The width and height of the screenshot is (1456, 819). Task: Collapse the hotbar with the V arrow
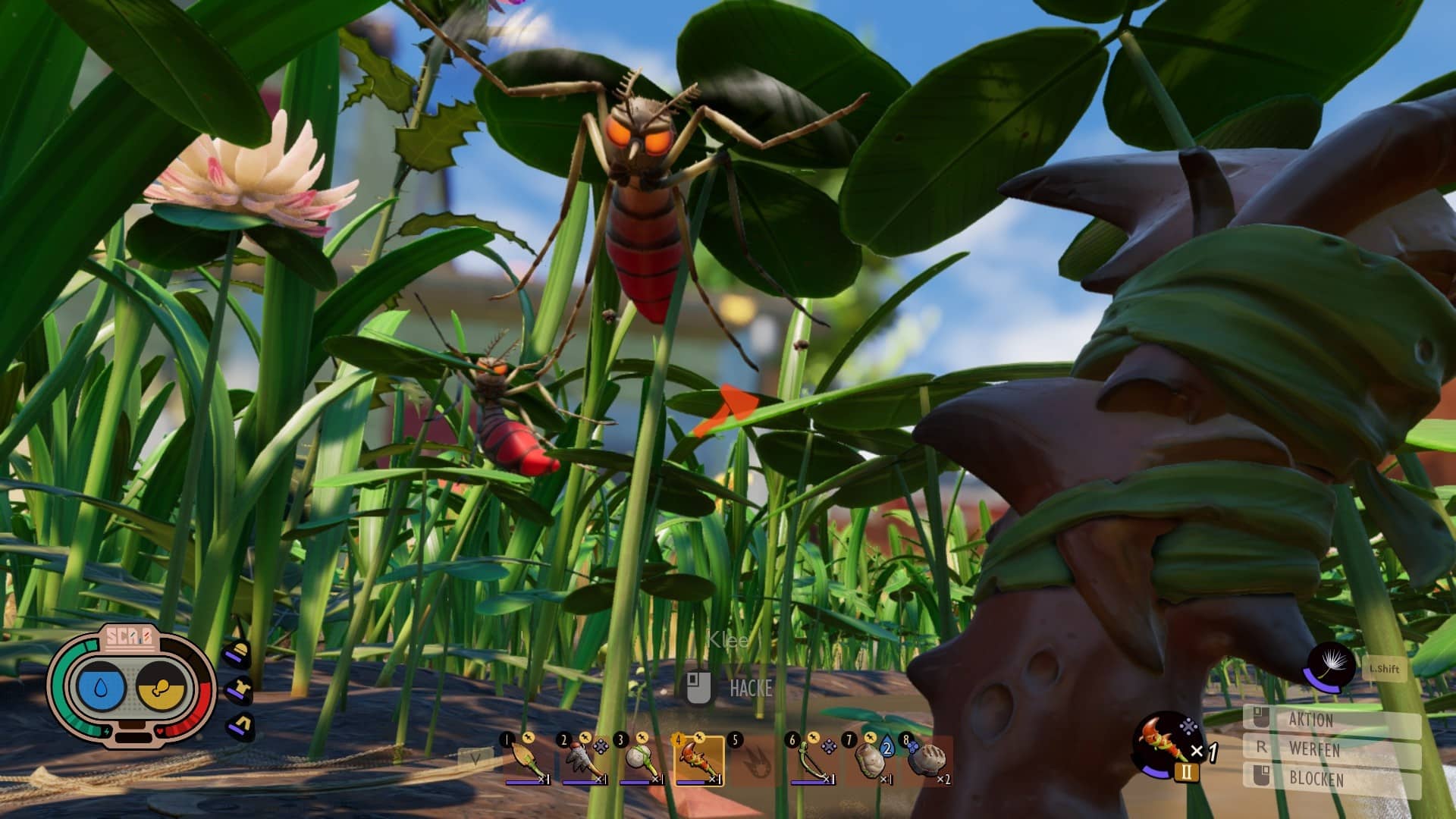click(x=475, y=758)
